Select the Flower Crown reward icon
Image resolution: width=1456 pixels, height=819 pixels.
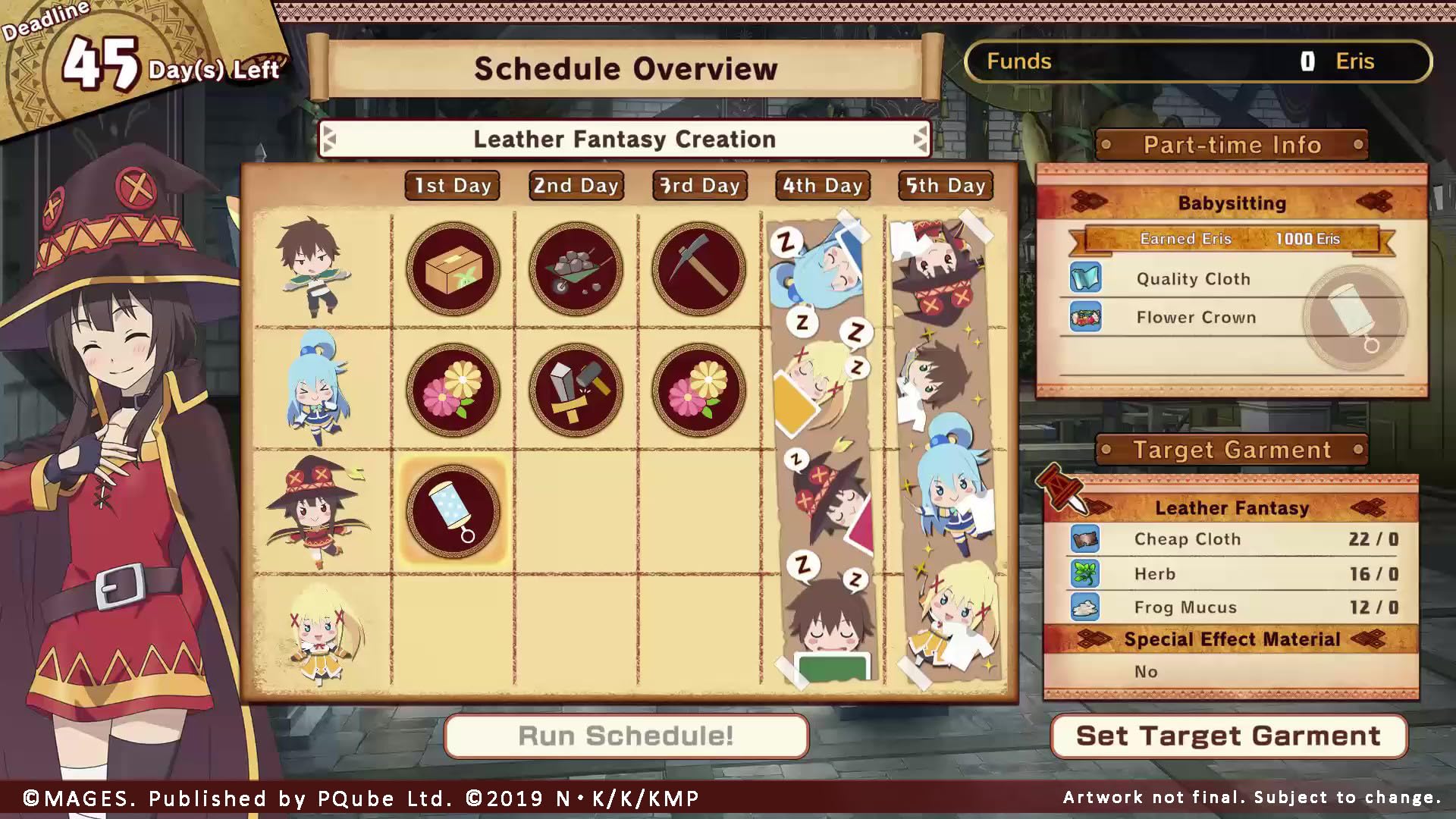pos(1087,317)
